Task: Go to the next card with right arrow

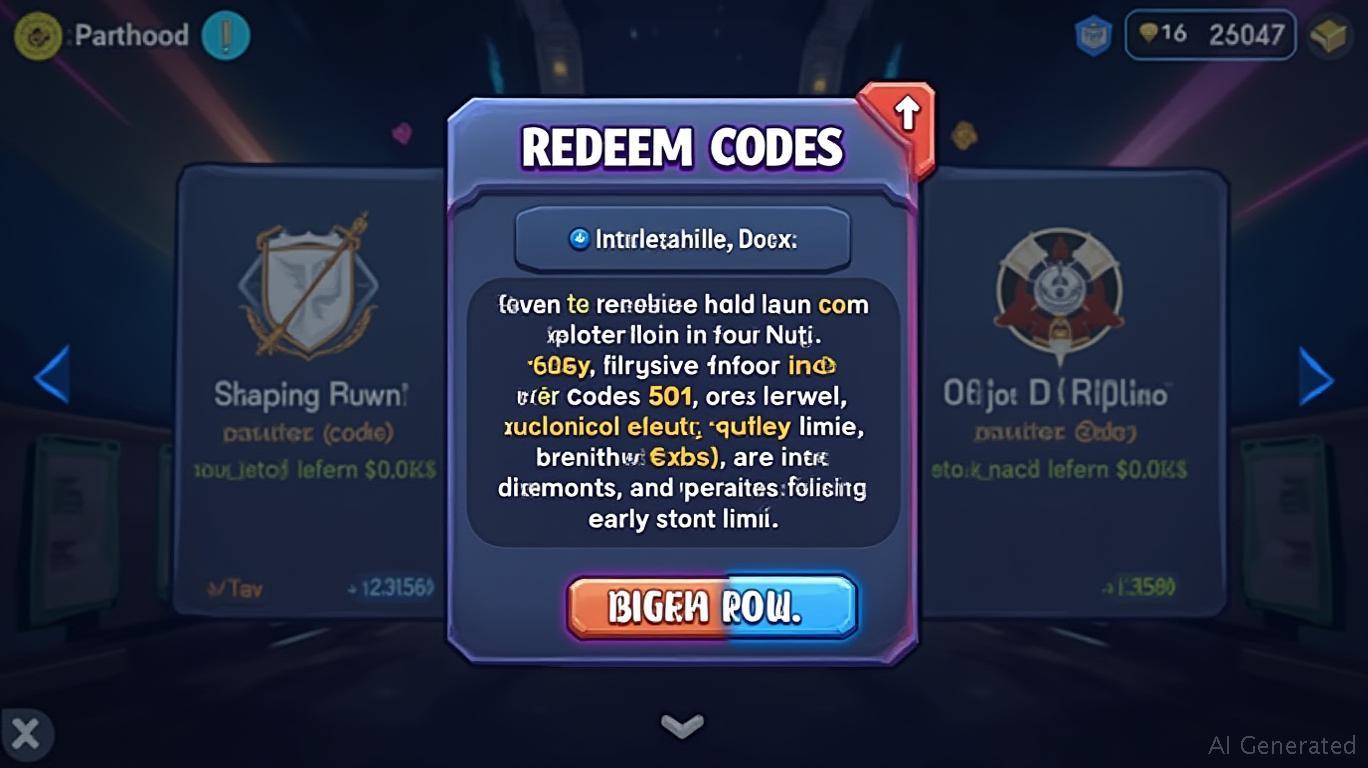Action: click(x=1315, y=378)
